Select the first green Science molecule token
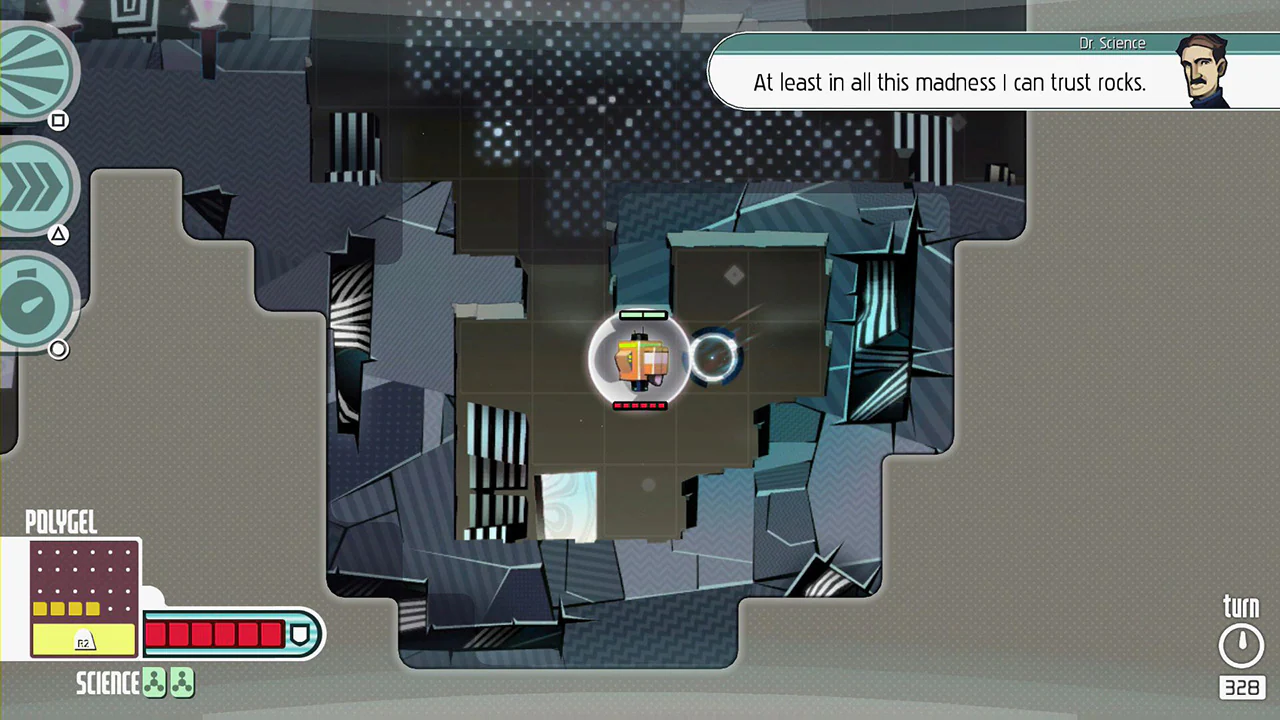 [153, 682]
